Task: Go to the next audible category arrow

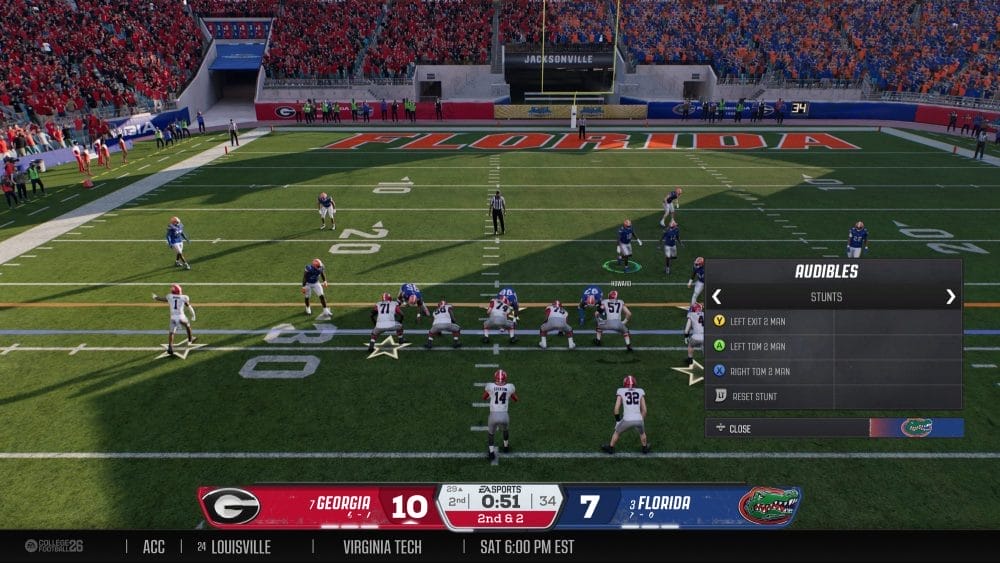Action: tap(950, 297)
